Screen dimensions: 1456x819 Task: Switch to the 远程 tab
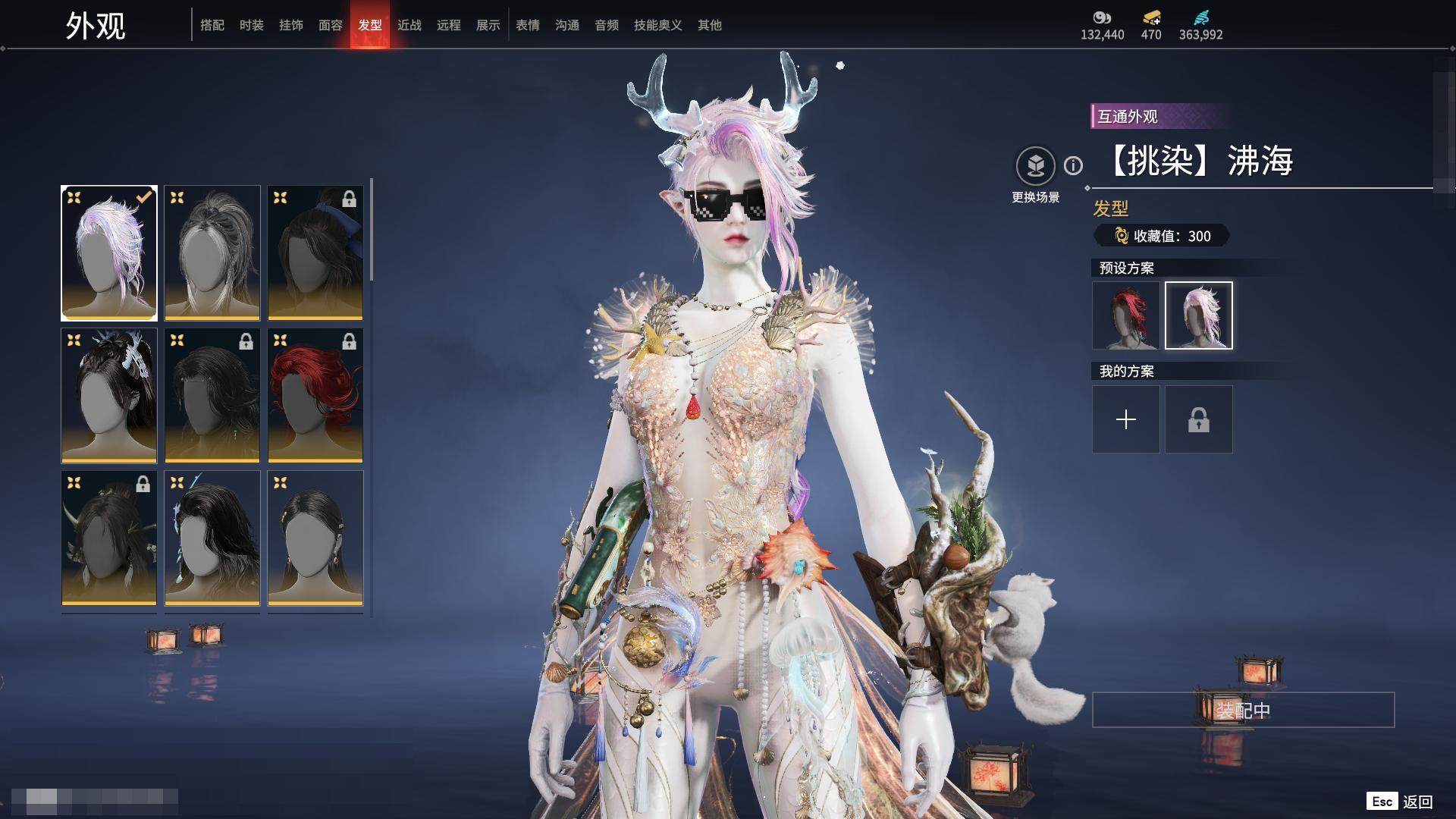coord(449,25)
